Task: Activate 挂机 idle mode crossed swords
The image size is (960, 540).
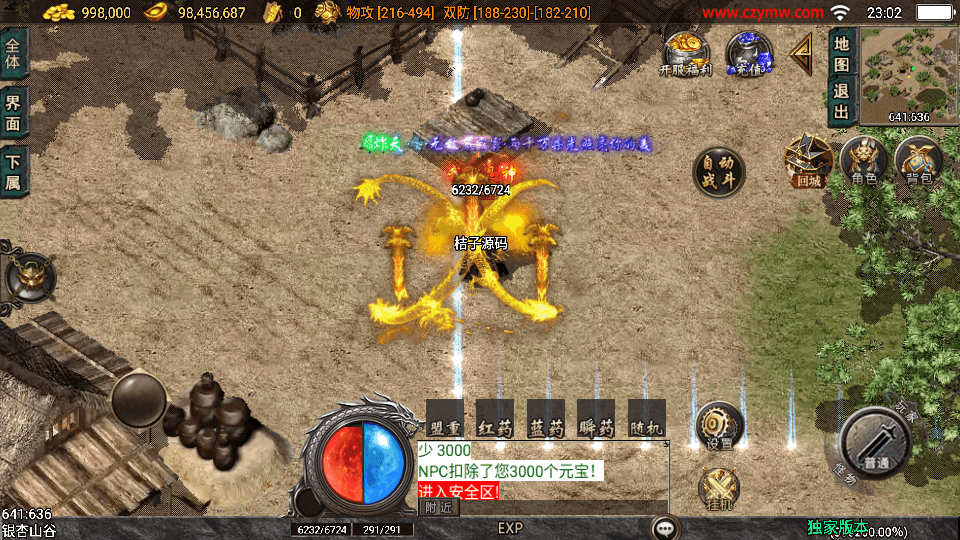Action: (718, 489)
